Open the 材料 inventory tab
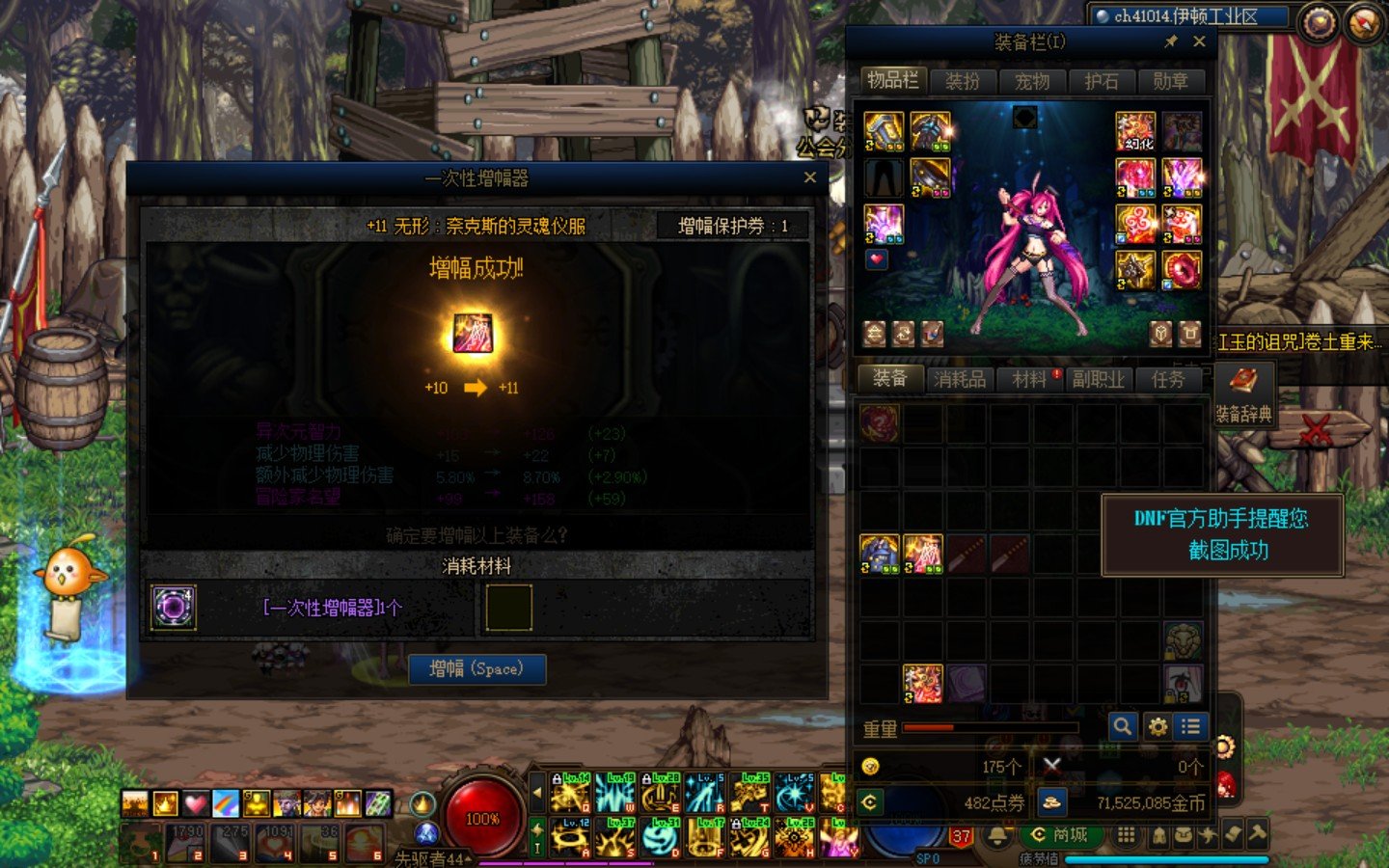Image resolution: width=1389 pixels, height=868 pixels. (x=1029, y=379)
